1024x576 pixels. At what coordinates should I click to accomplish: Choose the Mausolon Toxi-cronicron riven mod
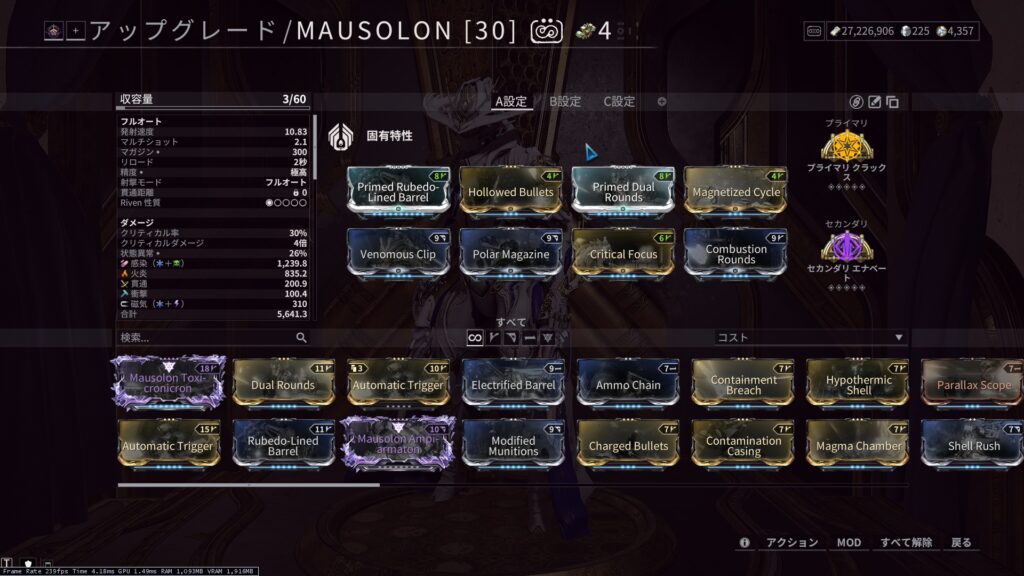166,384
